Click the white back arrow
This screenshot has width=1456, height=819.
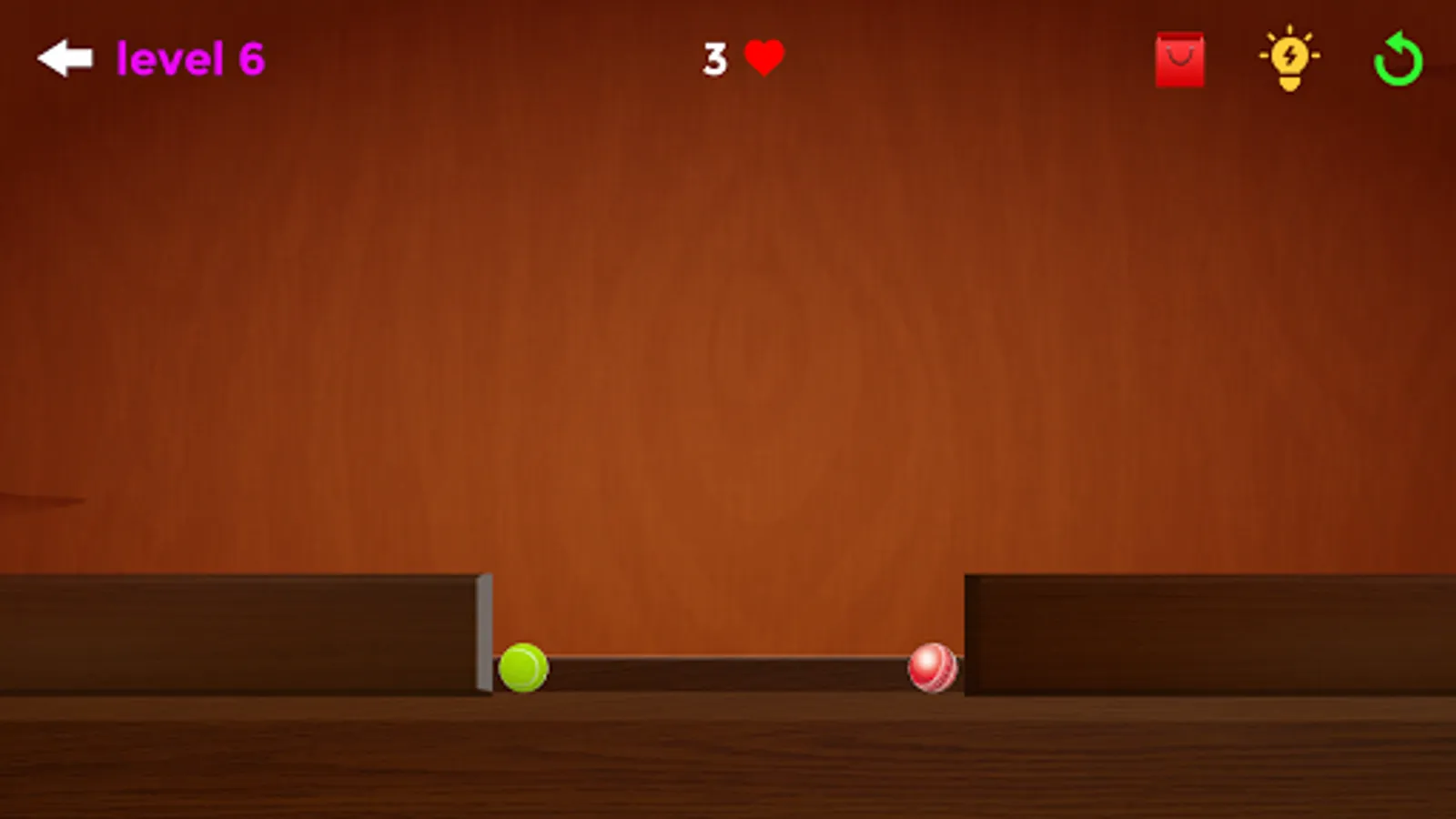click(x=64, y=56)
